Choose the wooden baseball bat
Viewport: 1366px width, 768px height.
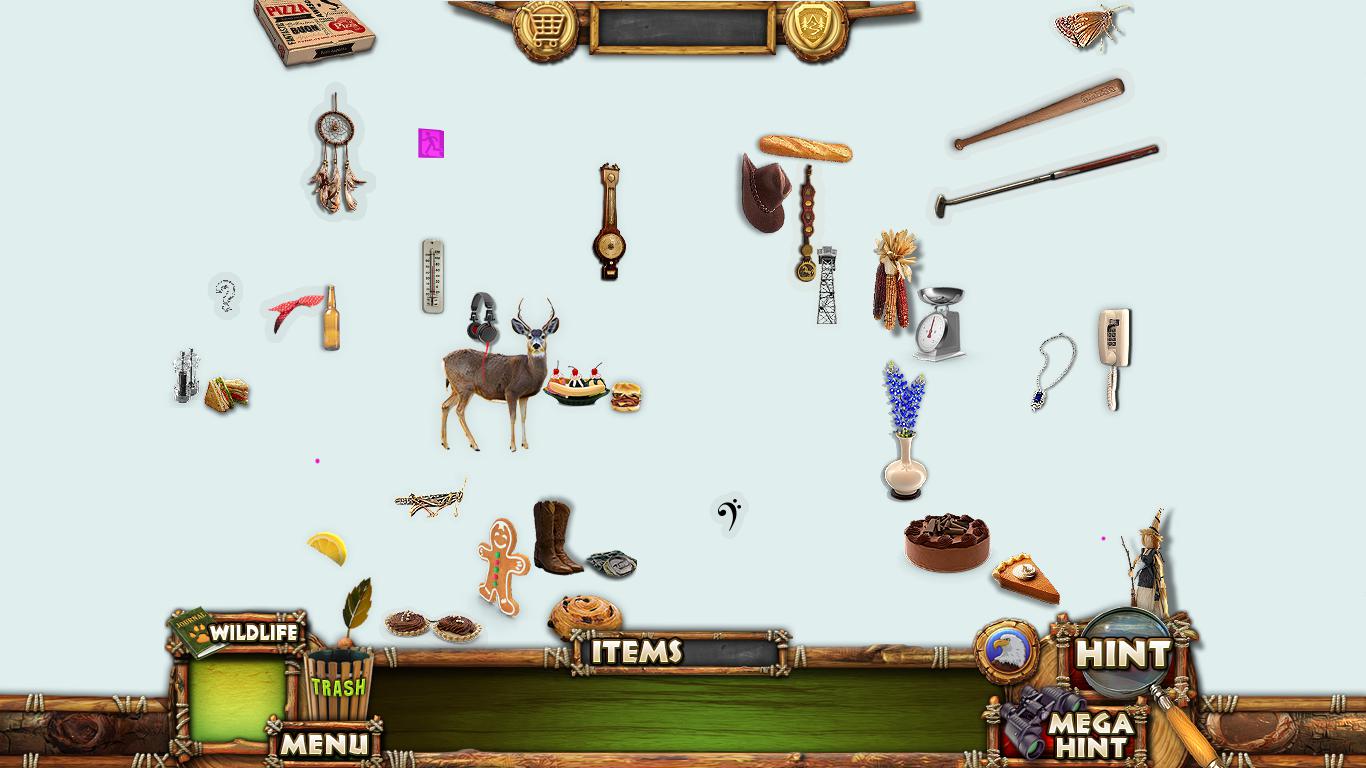(1038, 113)
